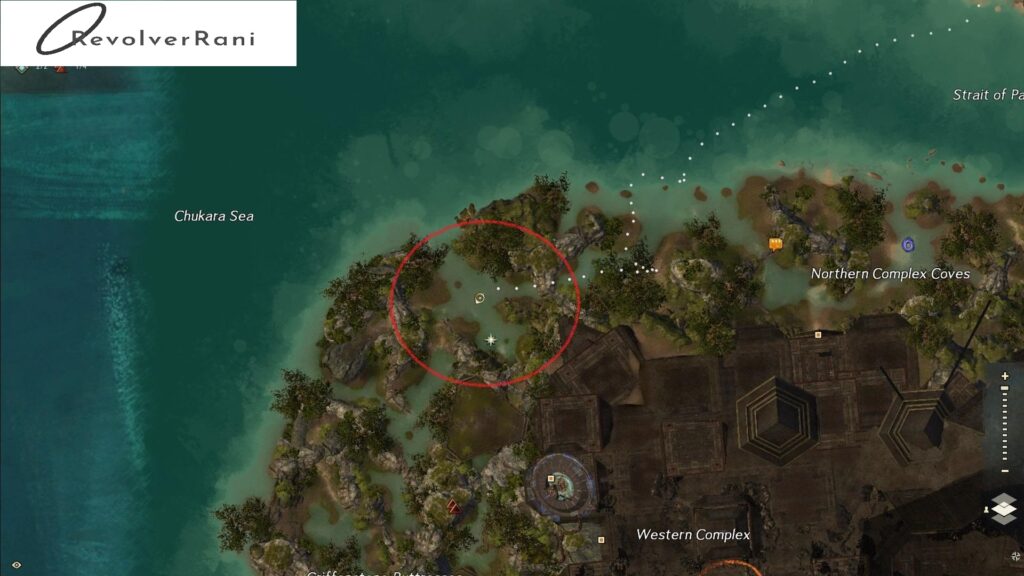Click the blue swirl portal marker

908,244
